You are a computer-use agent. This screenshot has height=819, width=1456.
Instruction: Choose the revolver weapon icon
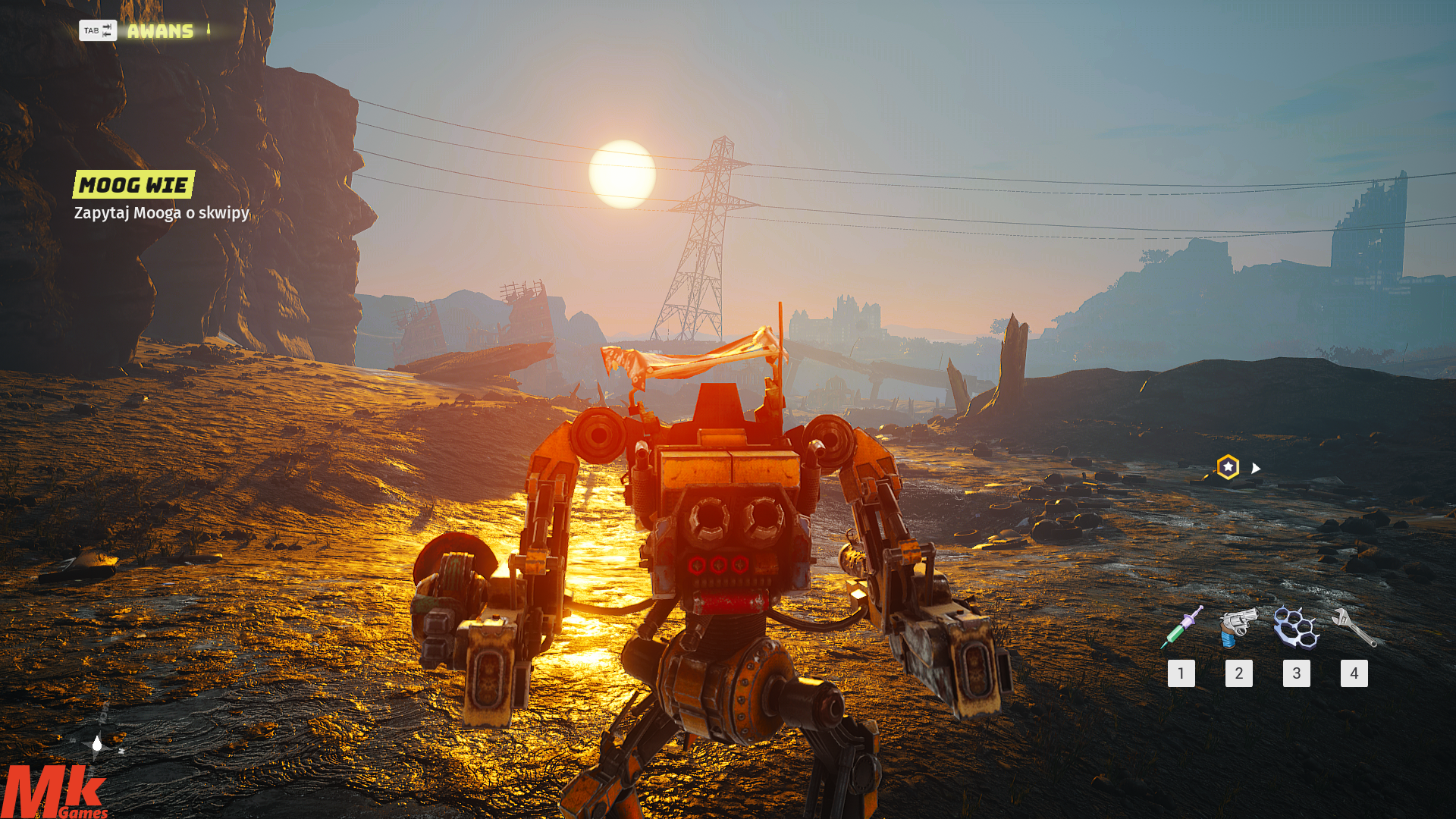[1238, 627]
